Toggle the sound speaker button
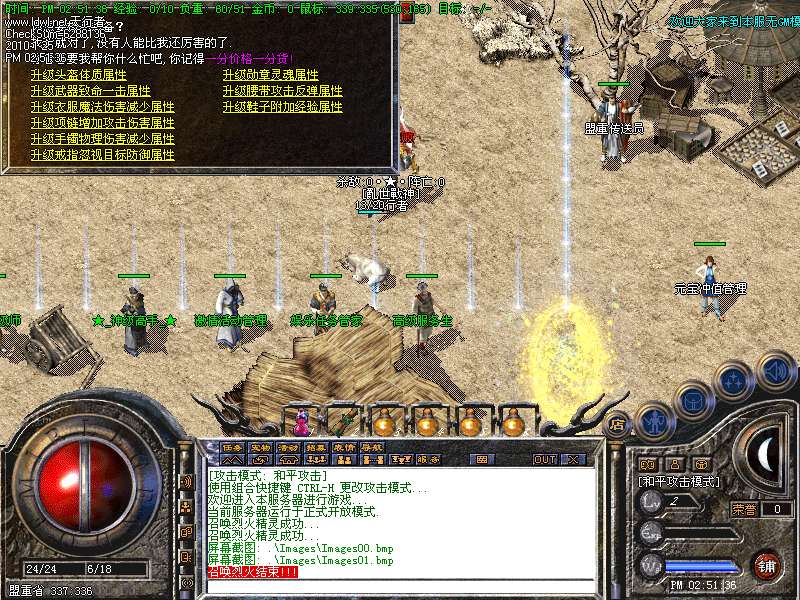 pyautogui.click(x=775, y=371)
